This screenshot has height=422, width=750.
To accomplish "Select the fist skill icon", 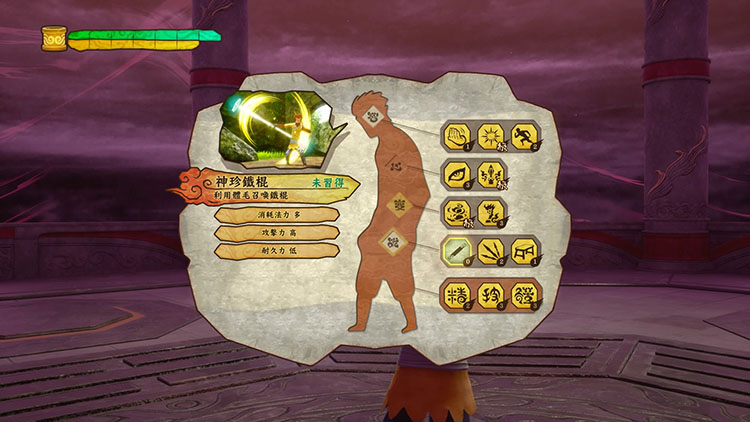I will [x=457, y=135].
